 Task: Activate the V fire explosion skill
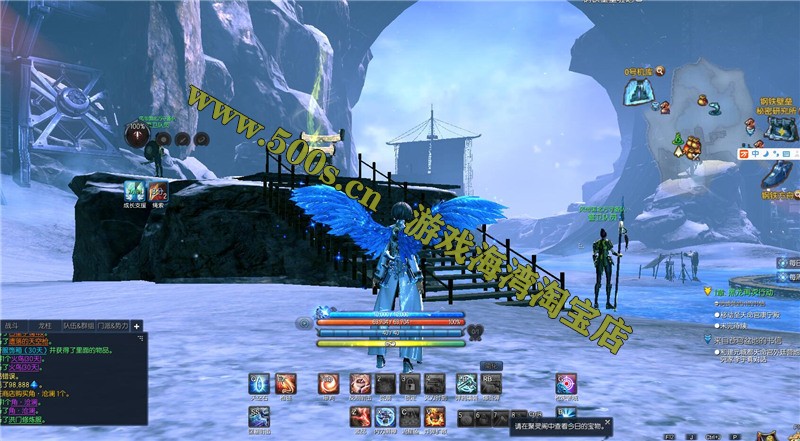click(435, 416)
